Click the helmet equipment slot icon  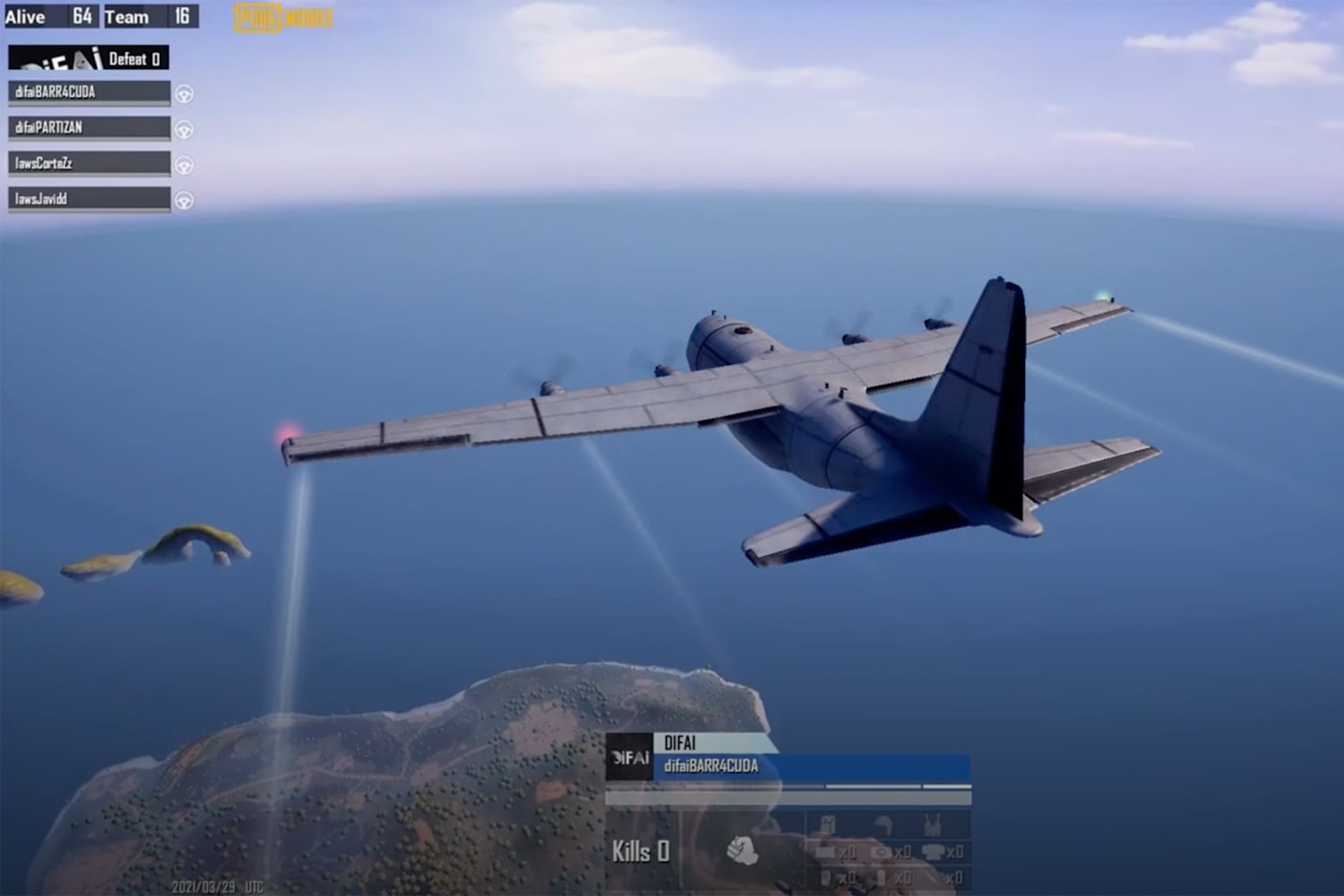click(x=883, y=823)
